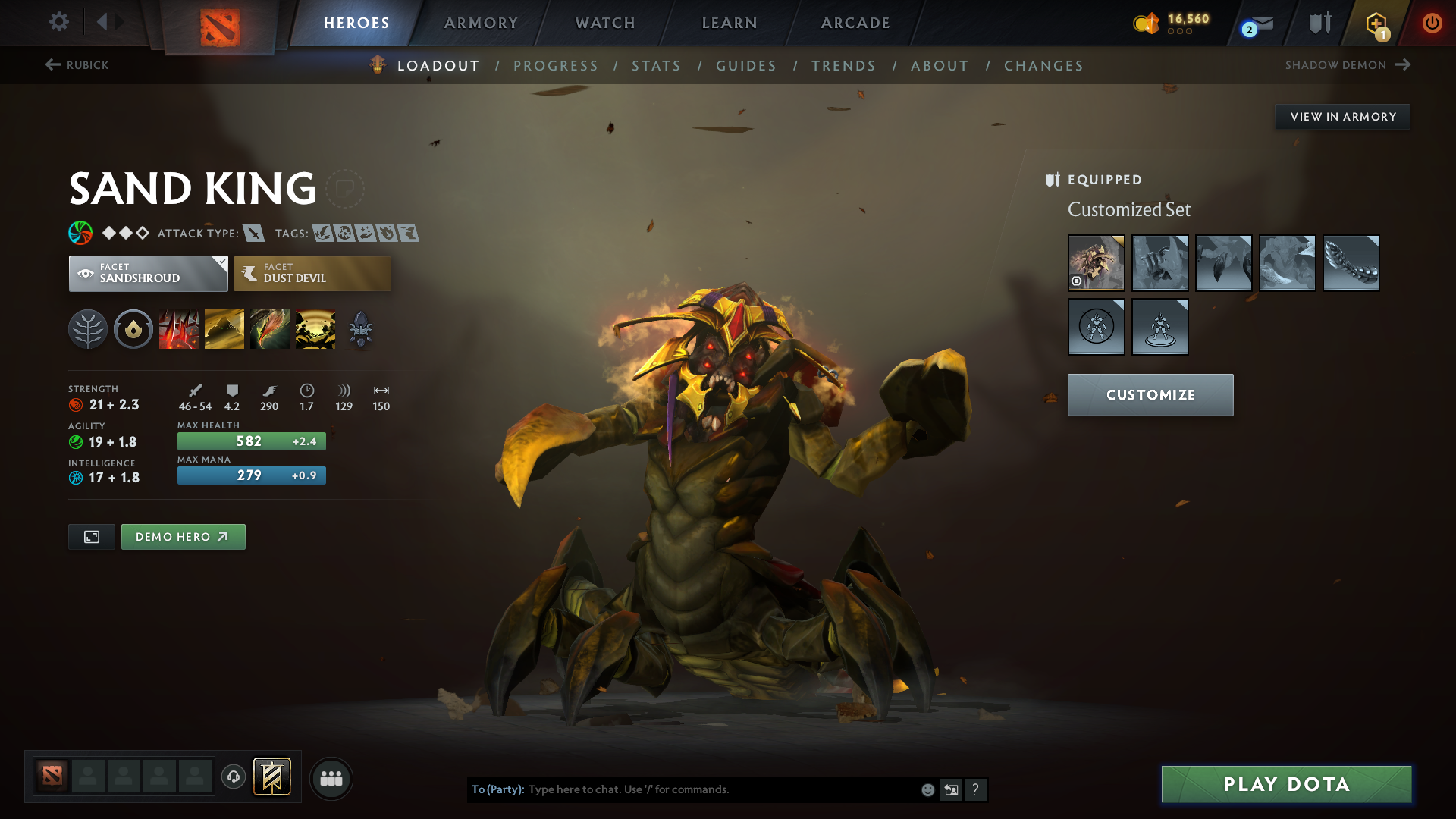Click the green Max Health bar
The height and width of the screenshot is (819, 1456).
click(x=251, y=441)
